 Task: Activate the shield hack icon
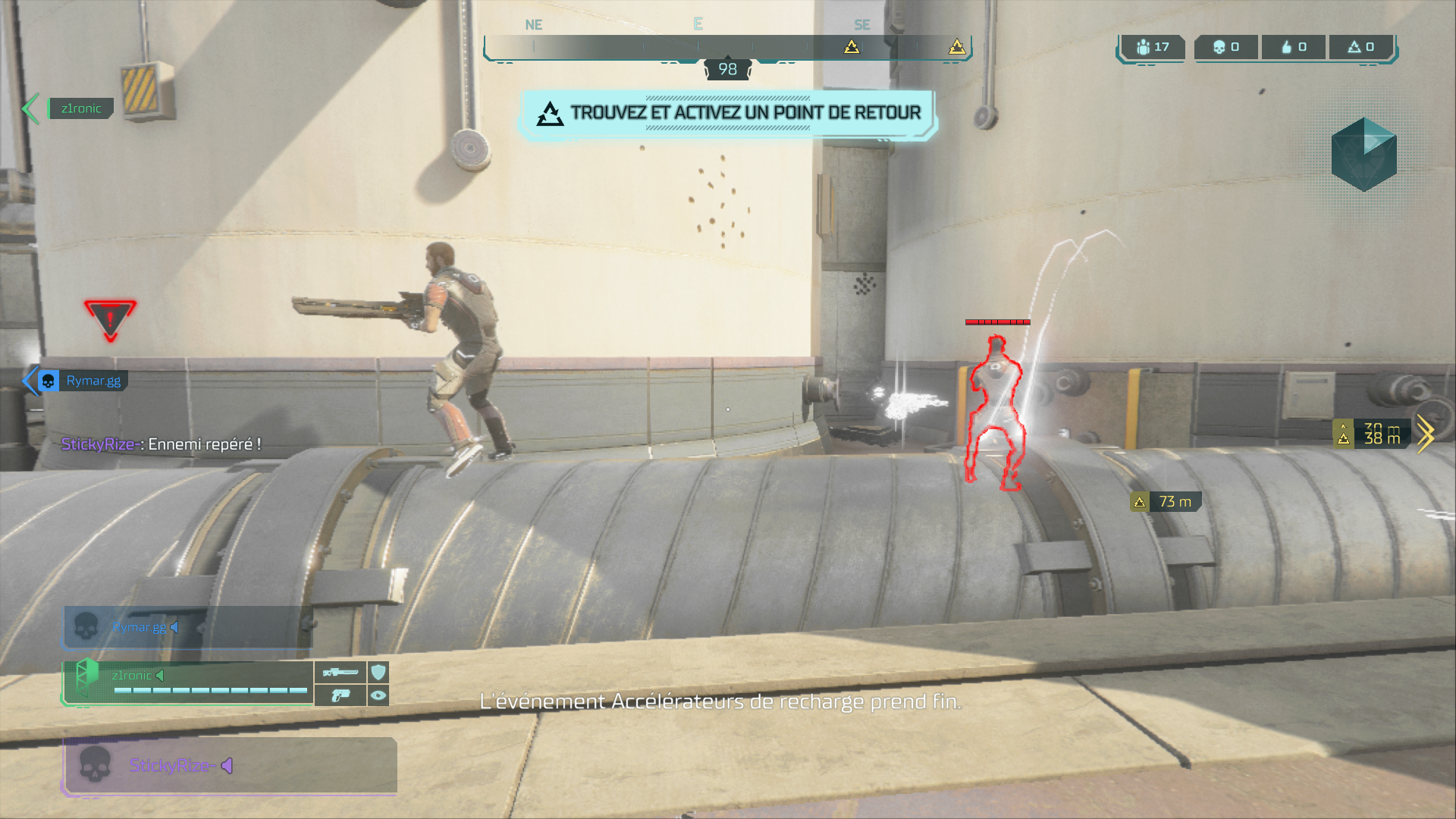378,672
